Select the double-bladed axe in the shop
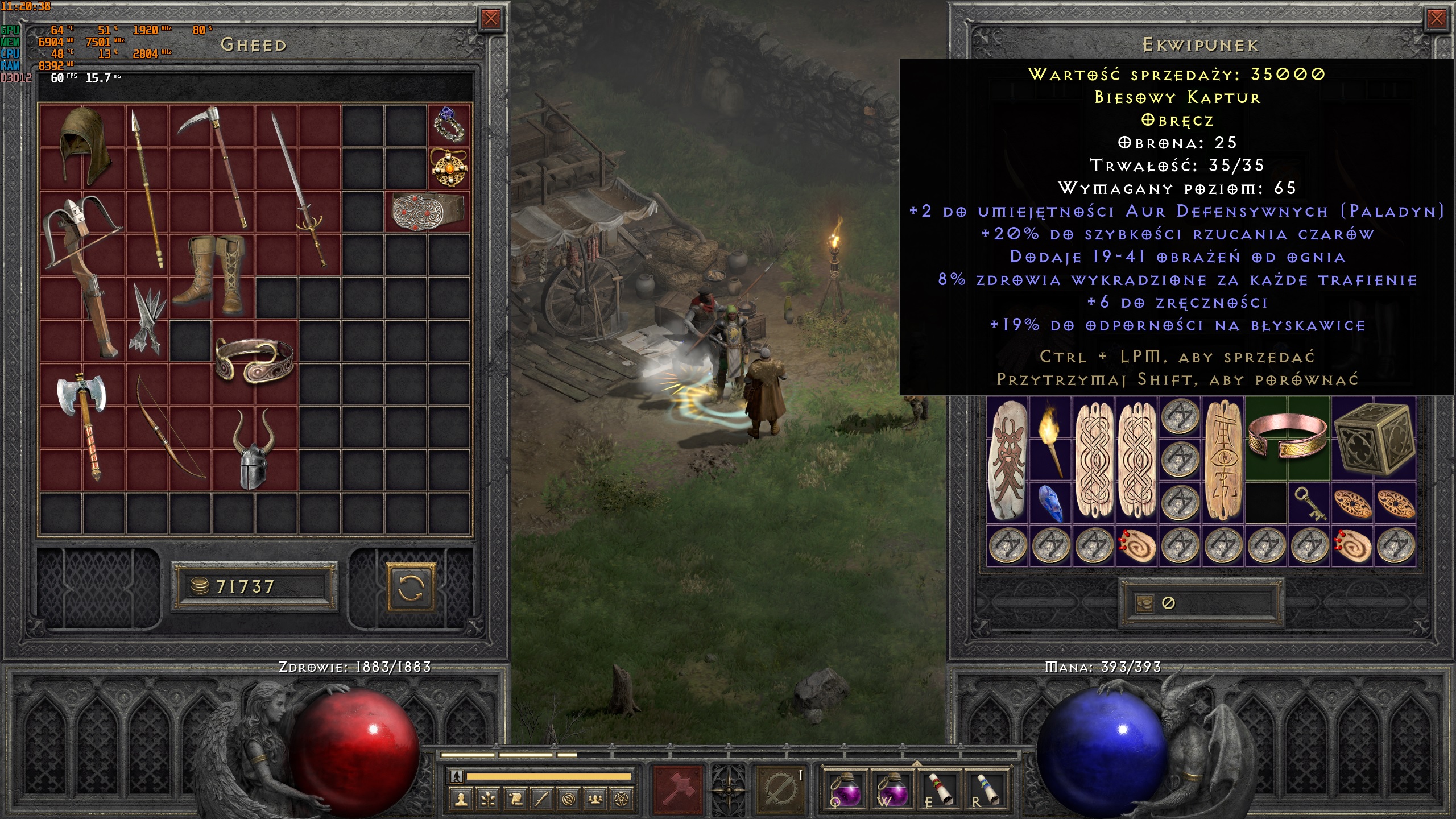Viewport: 1456px width, 819px height. pyautogui.click(x=84, y=424)
